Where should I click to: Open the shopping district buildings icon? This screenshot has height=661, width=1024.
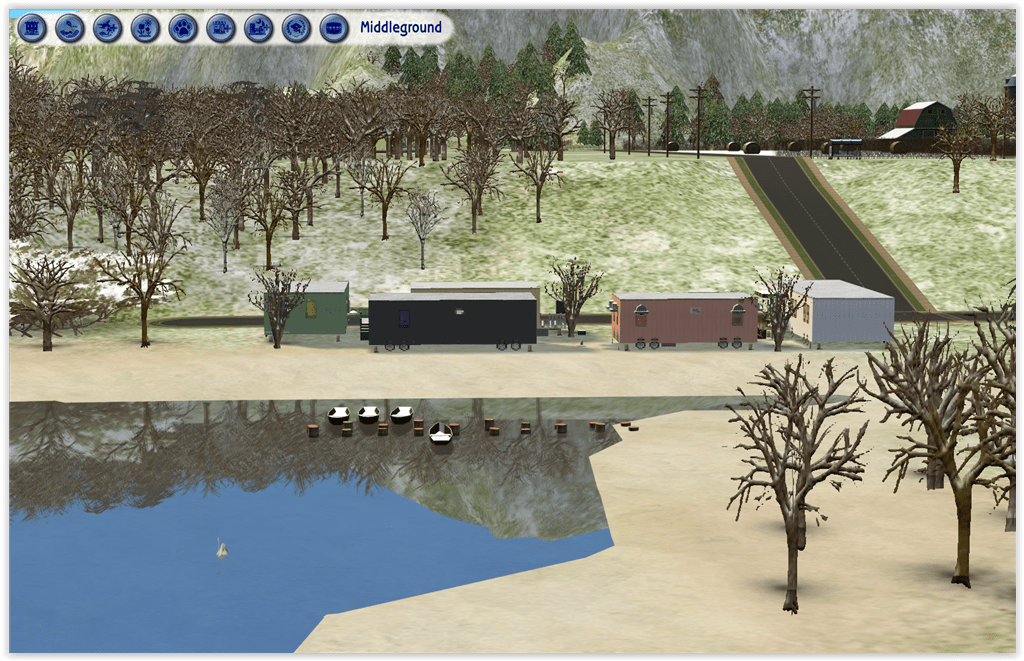click(x=221, y=28)
